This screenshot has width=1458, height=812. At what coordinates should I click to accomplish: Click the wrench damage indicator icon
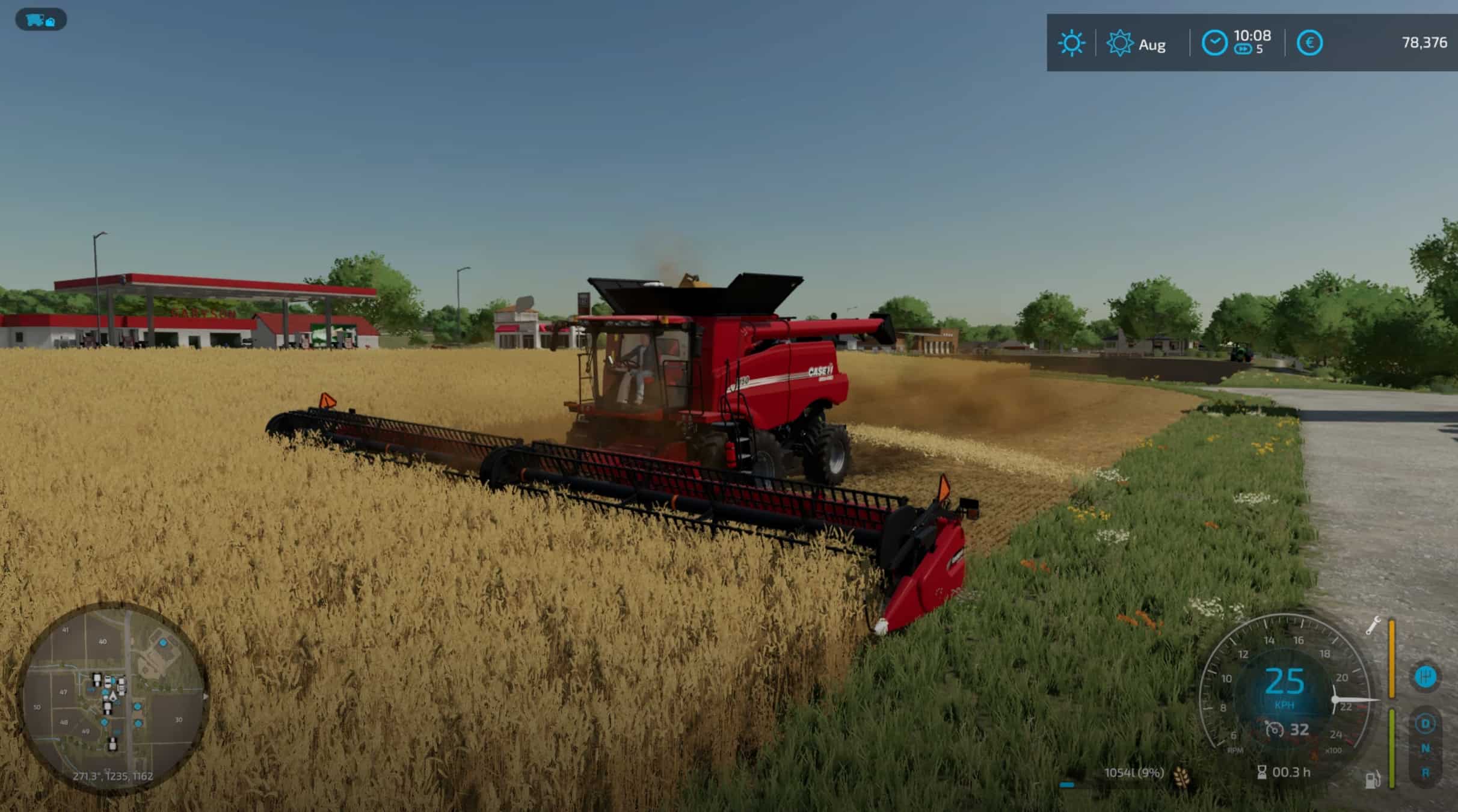pyautogui.click(x=1373, y=626)
